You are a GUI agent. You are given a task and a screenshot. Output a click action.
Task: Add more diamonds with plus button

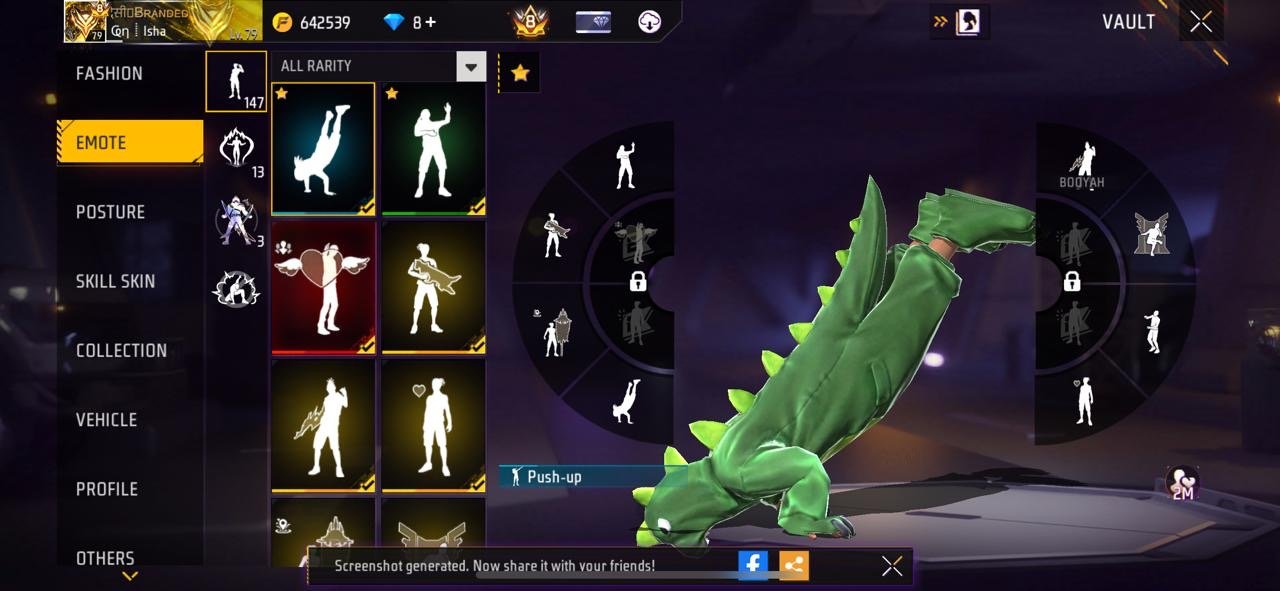click(x=431, y=22)
